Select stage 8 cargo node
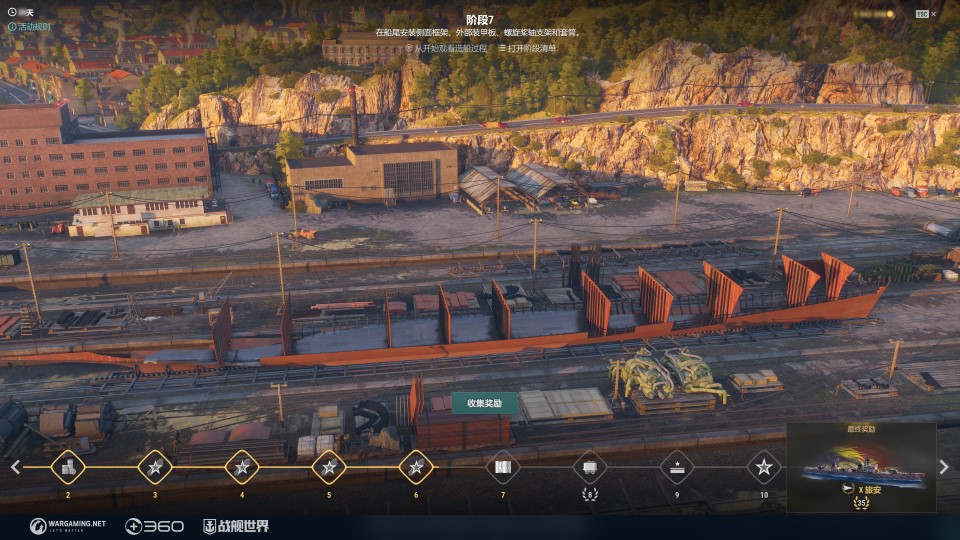This screenshot has width=960, height=540. coord(590,467)
